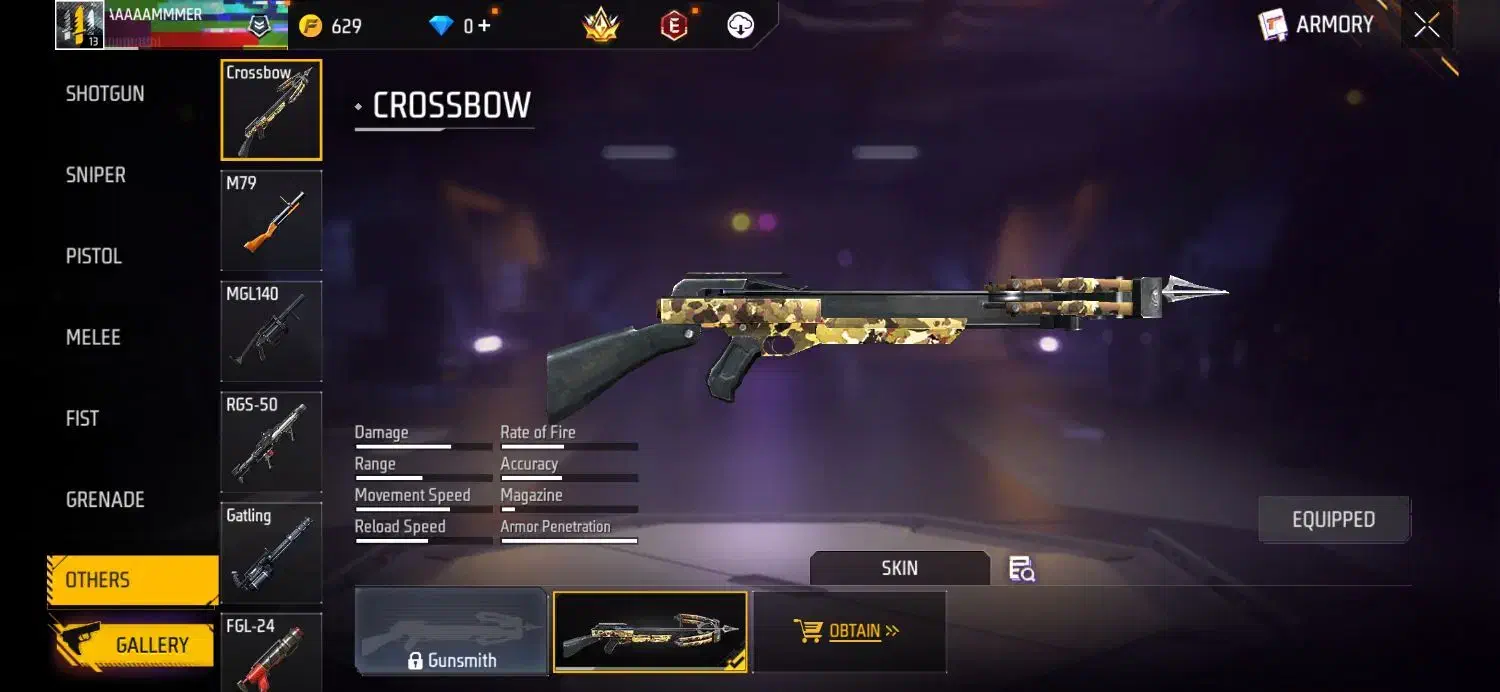The image size is (1500, 692).
Task: View the RGS-50 weapon
Action: pos(271,442)
